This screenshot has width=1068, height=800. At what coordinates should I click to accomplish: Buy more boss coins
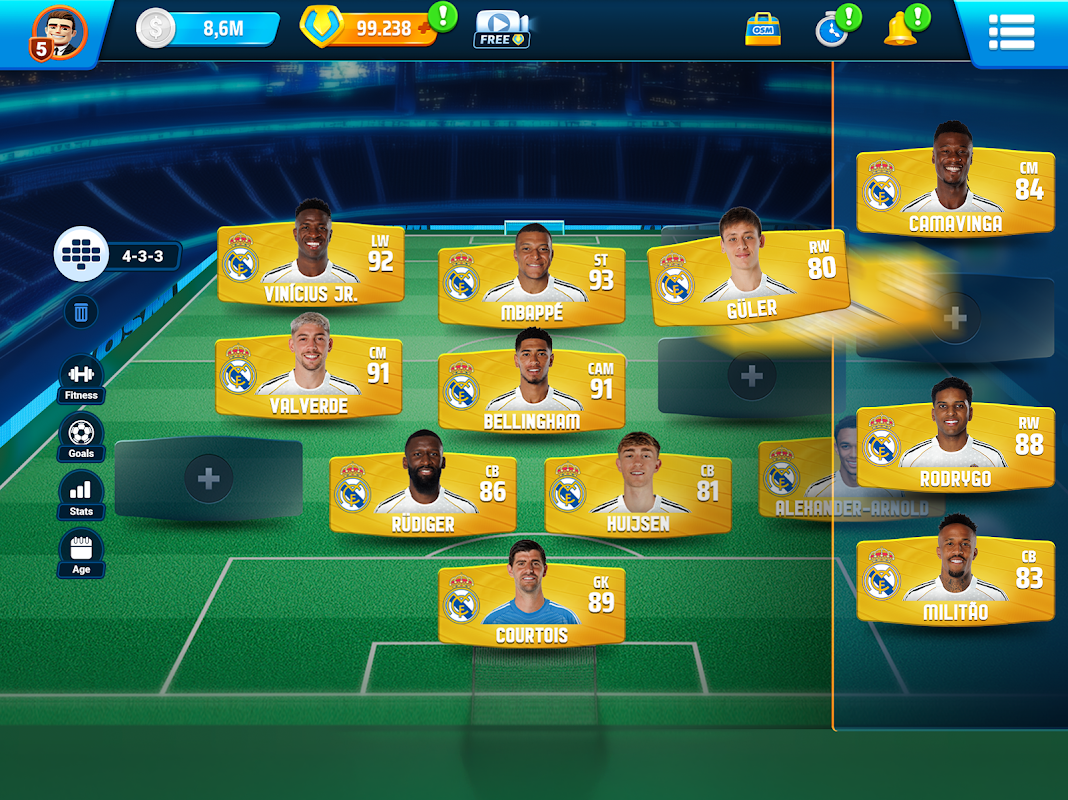[425, 29]
